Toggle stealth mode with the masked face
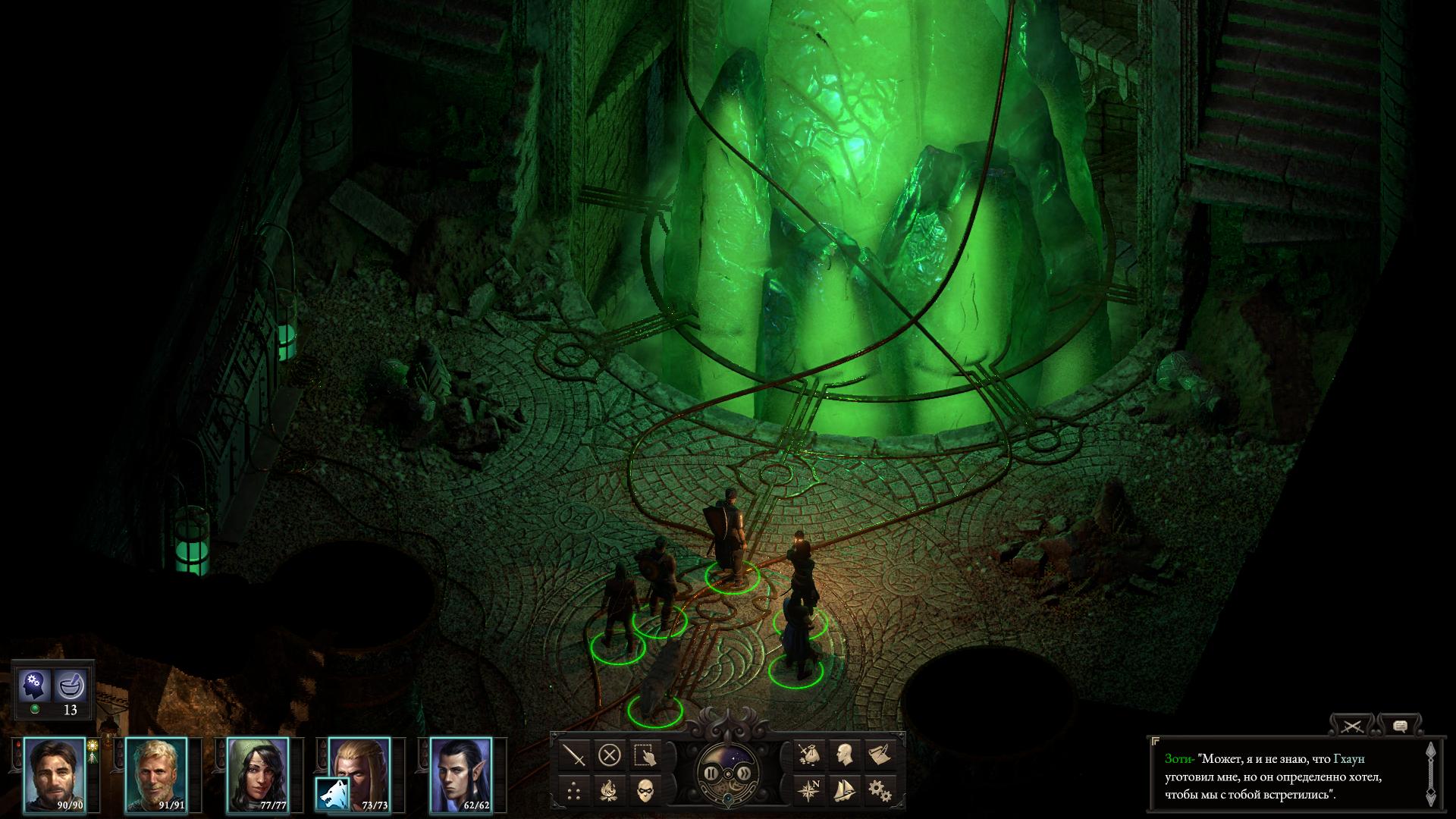This screenshot has height=819, width=1456. pyautogui.click(x=644, y=791)
